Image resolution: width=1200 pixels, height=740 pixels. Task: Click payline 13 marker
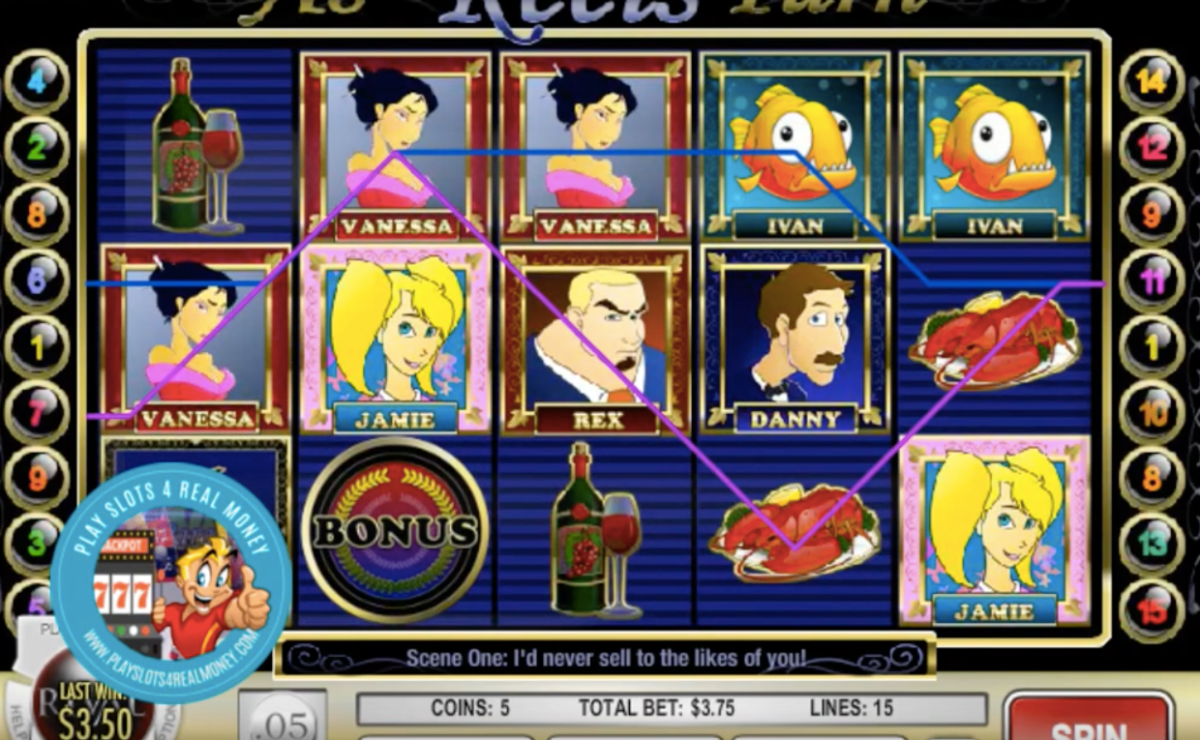point(1152,544)
